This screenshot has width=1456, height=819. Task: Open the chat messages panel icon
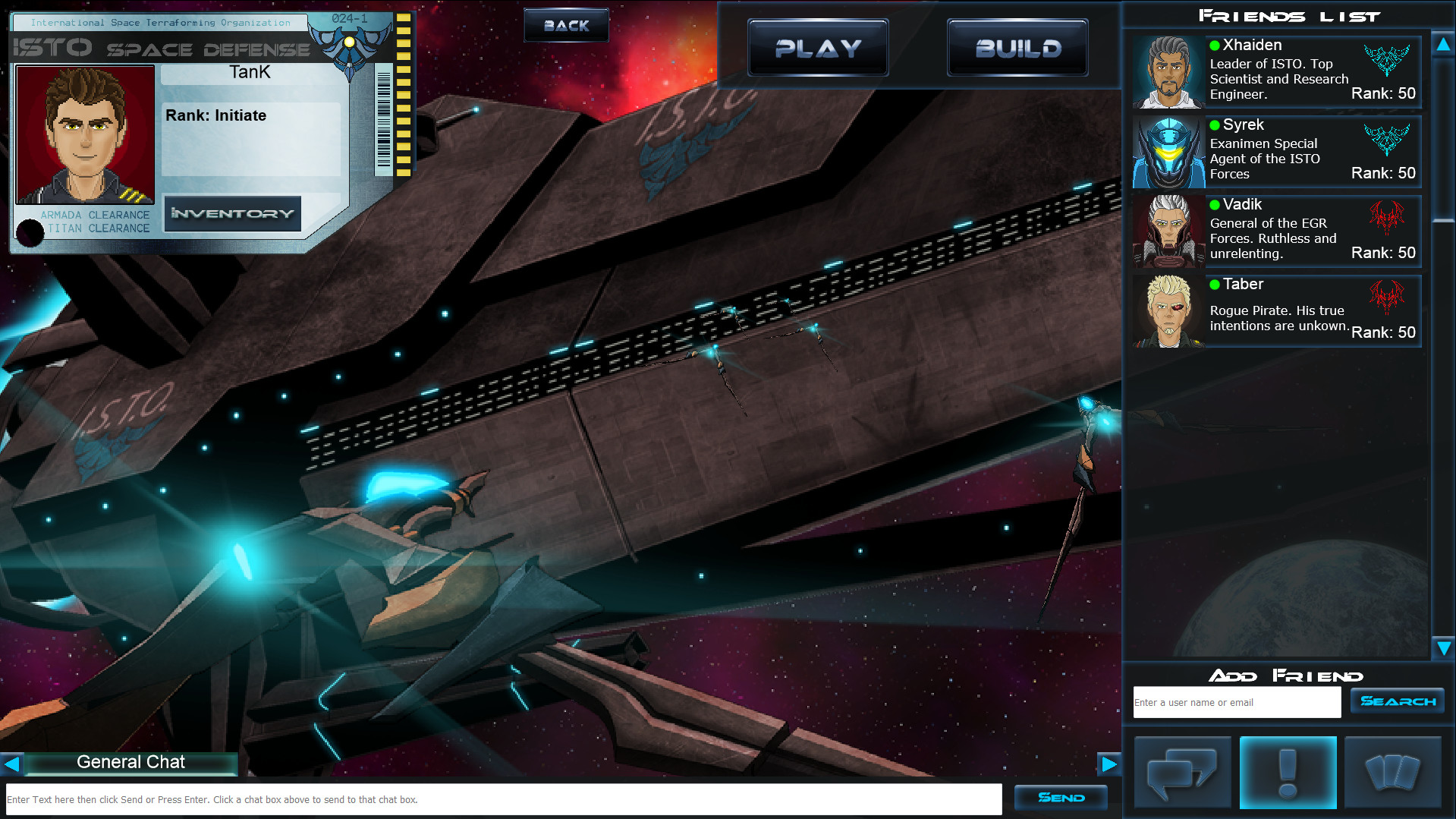pyautogui.click(x=1181, y=772)
